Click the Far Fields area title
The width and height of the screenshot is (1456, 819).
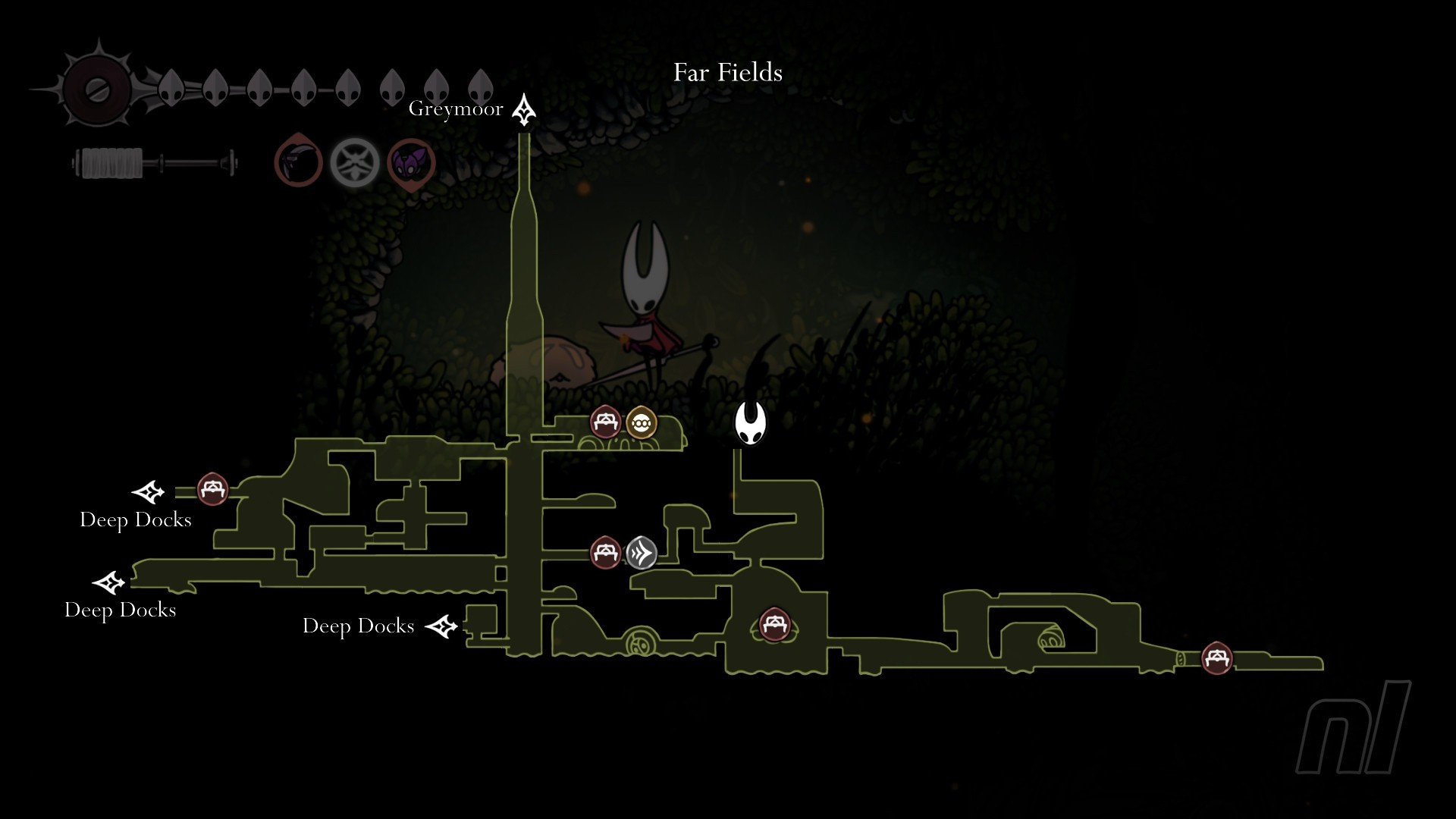click(727, 73)
